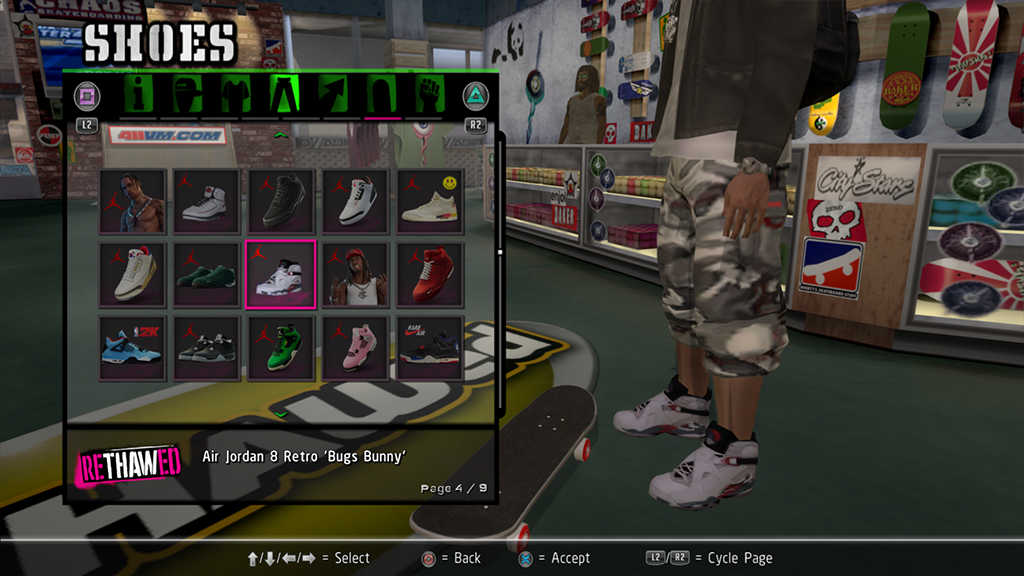Choose the Travis Scott character tile
This screenshot has height=576, width=1024.
133,201
